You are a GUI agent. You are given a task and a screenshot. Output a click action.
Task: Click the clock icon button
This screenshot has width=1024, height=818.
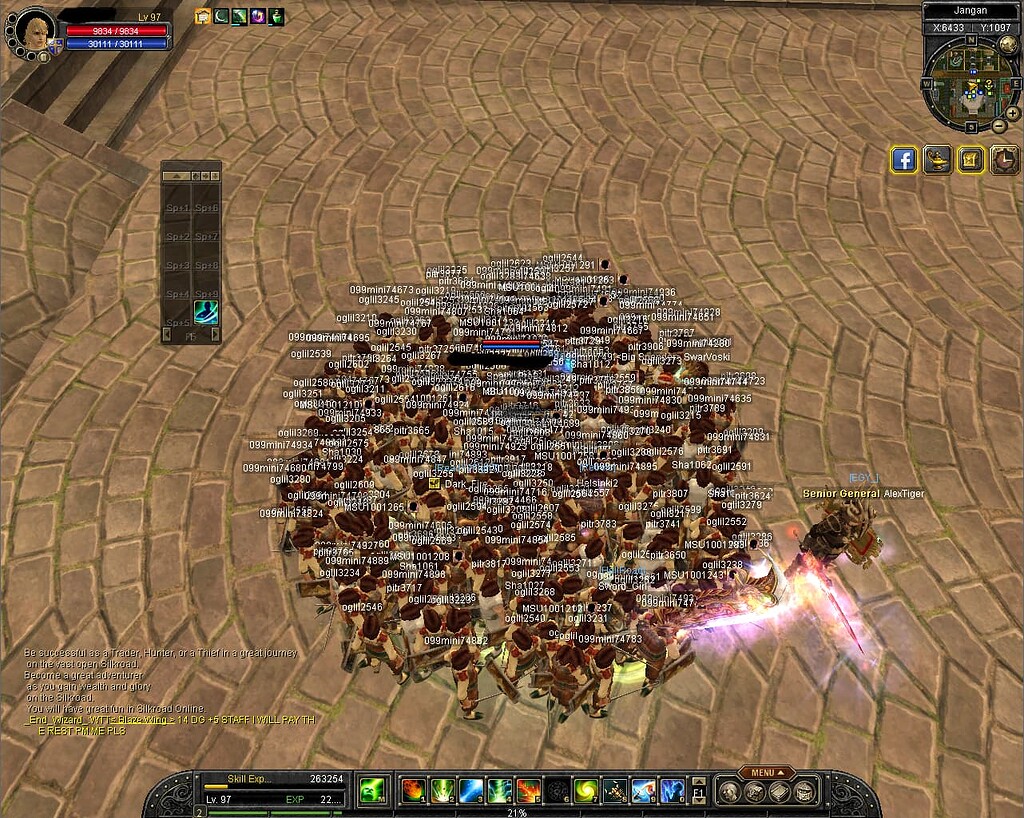pos(1004,160)
